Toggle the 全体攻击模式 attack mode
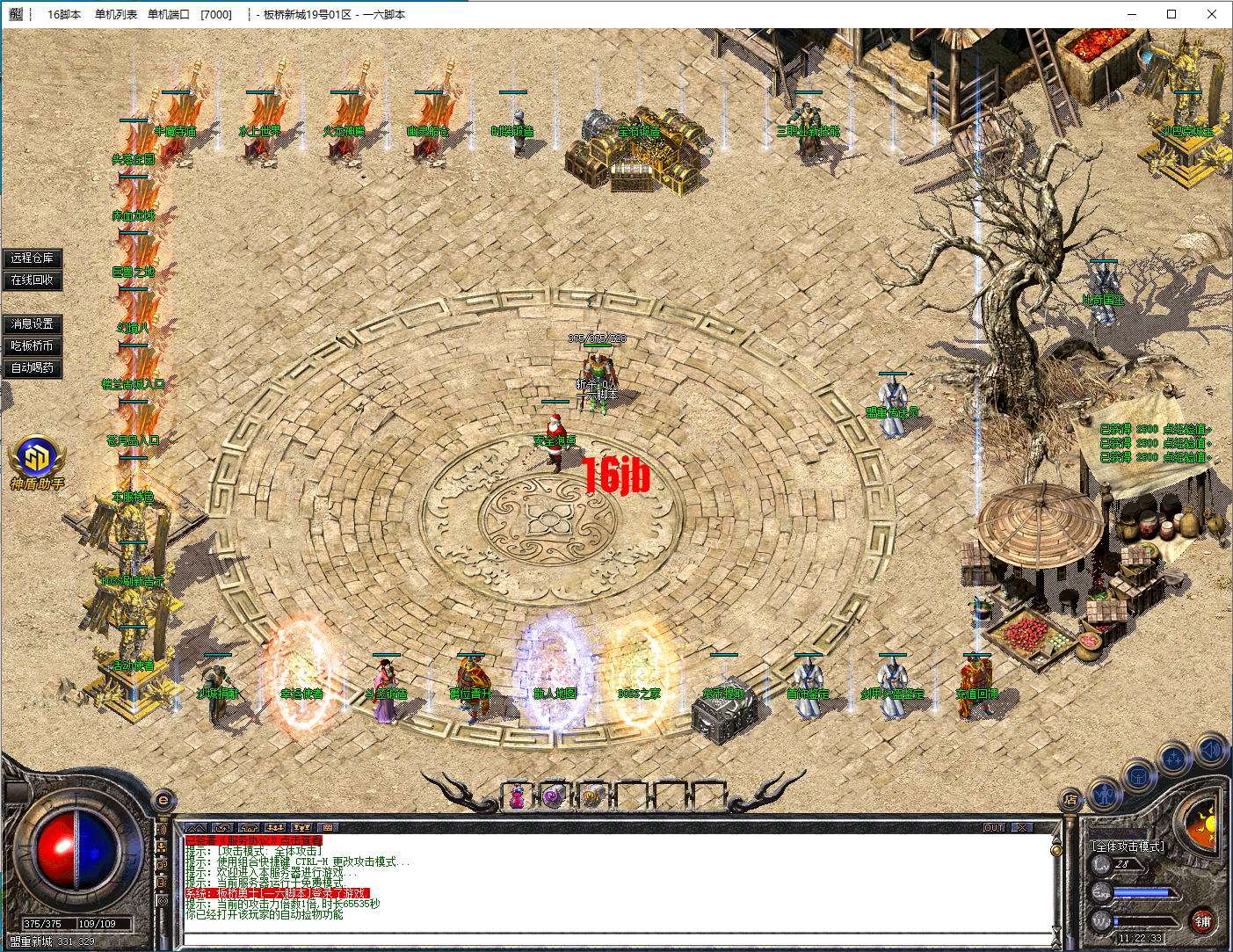This screenshot has width=1233, height=952. pyautogui.click(x=1128, y=847)
